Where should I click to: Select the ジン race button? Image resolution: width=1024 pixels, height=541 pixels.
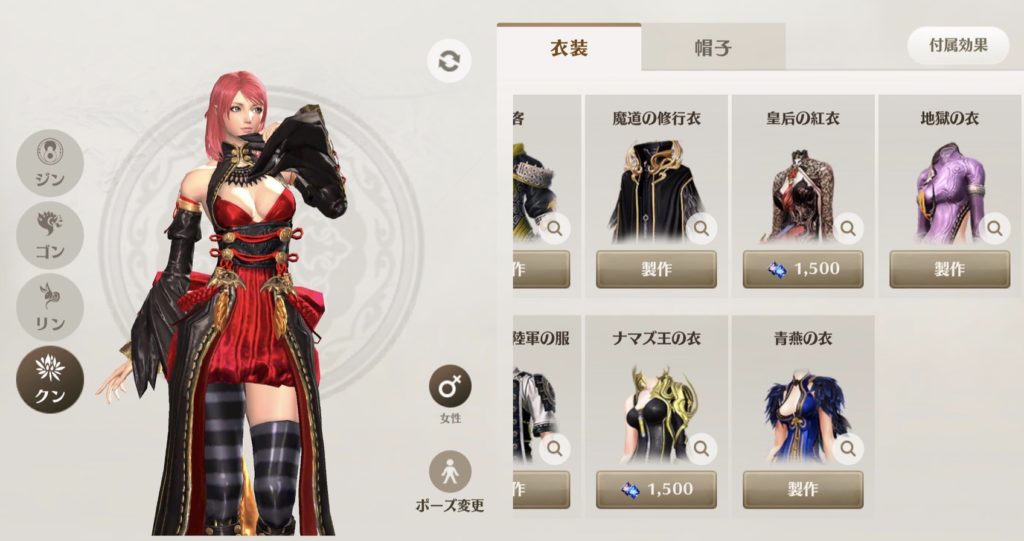tap(50, 163)
